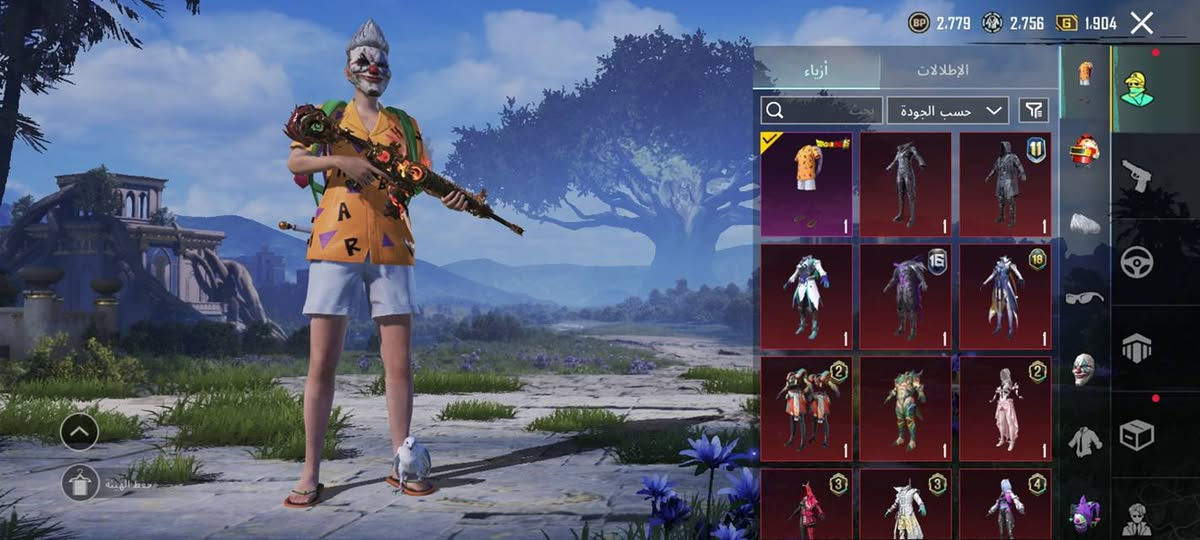Click the clothes hanger wardrobe button
The width and height of the screenshot is (1200, 540).
[x=79, y=482]
